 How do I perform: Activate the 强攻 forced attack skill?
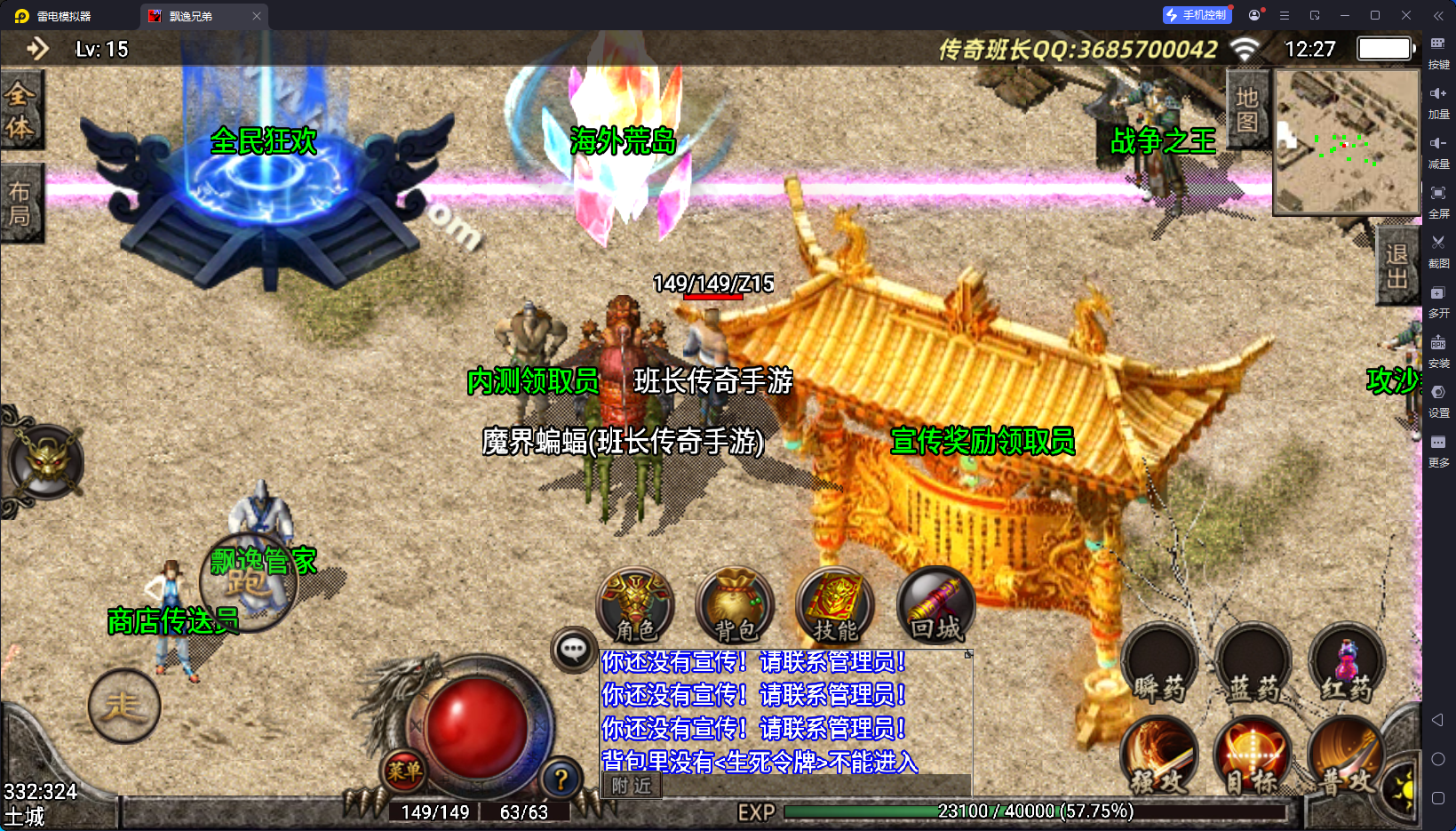[x=1158, y=757]
